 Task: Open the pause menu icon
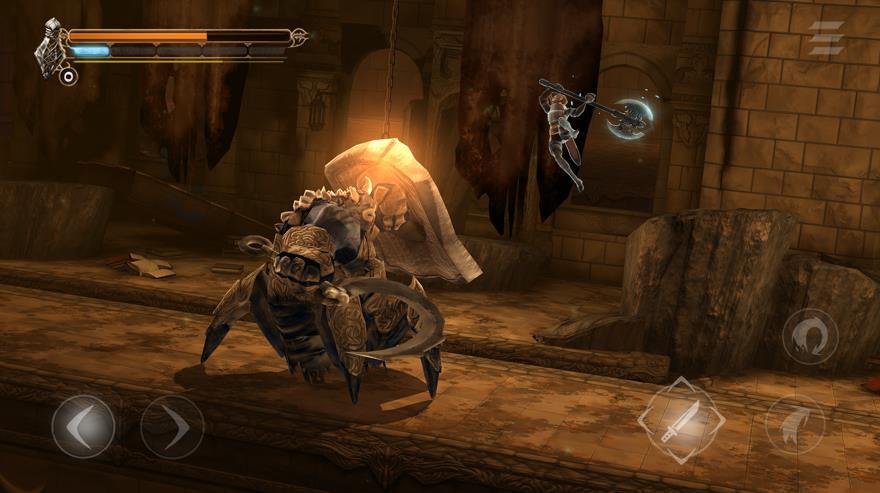click(x=826, y=38)
